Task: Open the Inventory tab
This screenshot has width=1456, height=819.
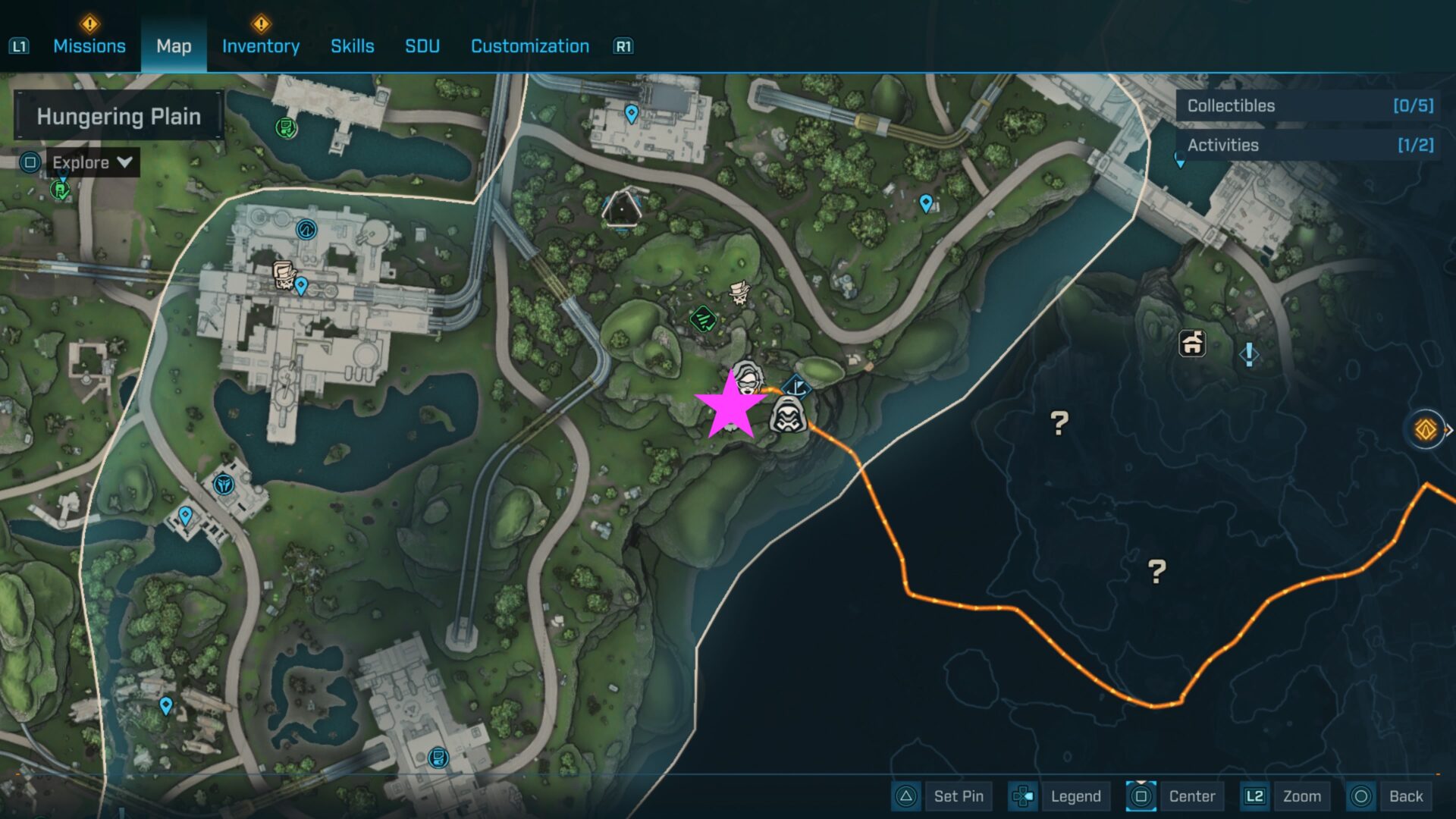Action: (260, 46)
